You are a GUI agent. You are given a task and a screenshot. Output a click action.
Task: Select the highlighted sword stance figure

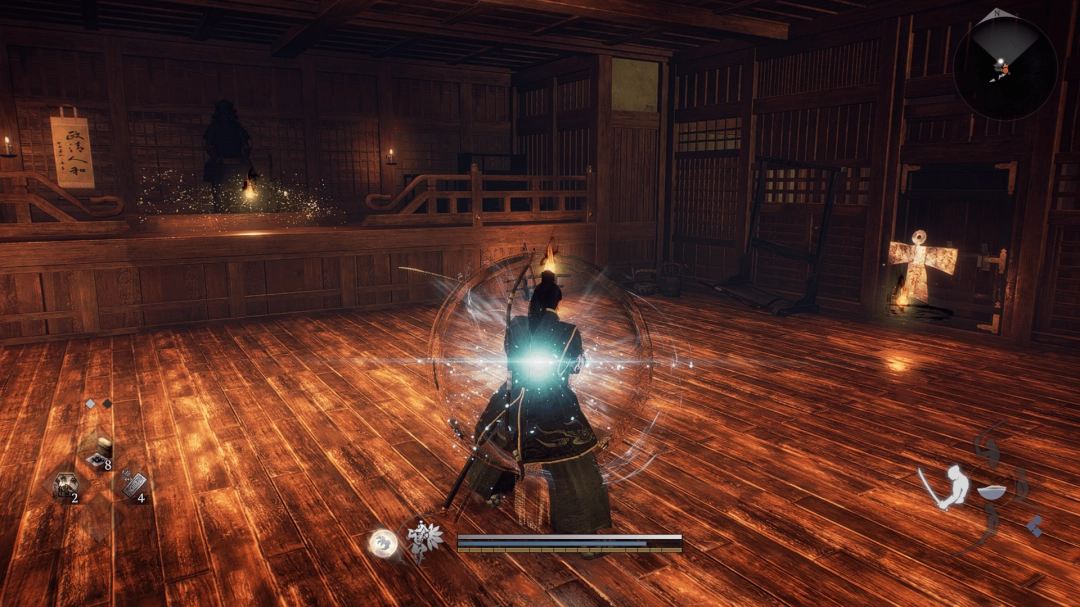[x=947, y=487]
